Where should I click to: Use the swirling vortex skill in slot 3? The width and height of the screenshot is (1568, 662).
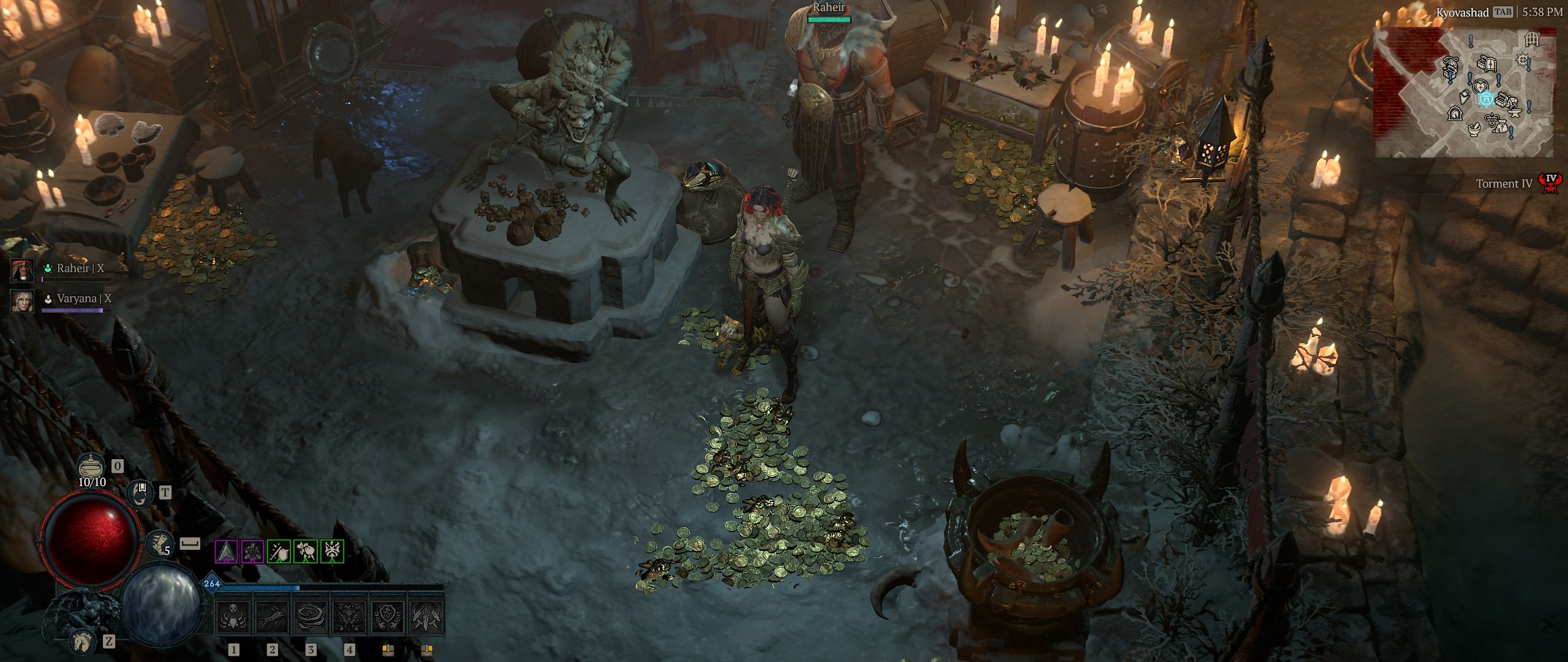(x=311, y=615)
